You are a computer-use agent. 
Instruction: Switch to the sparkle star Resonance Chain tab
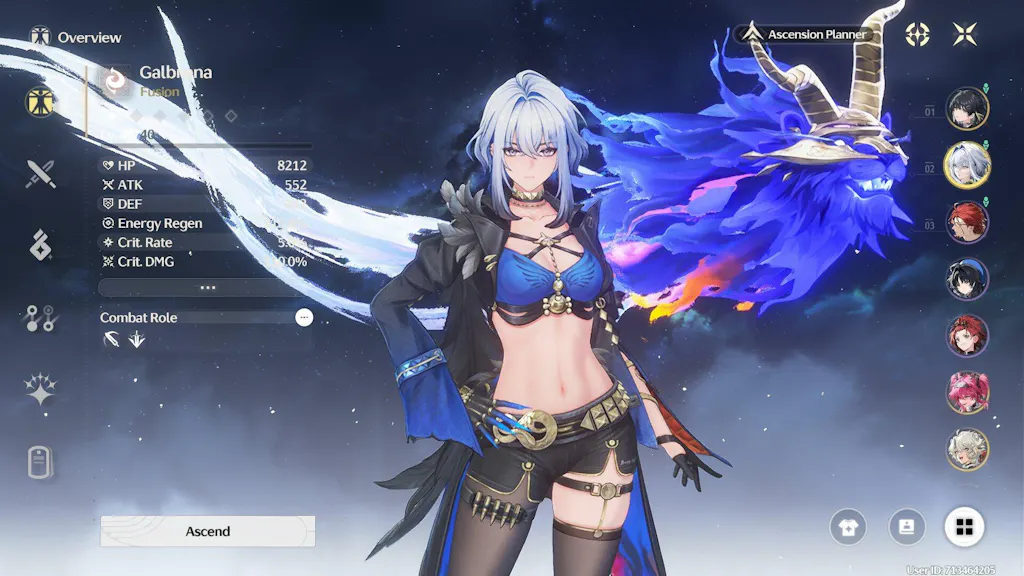(x=41, y=390)
